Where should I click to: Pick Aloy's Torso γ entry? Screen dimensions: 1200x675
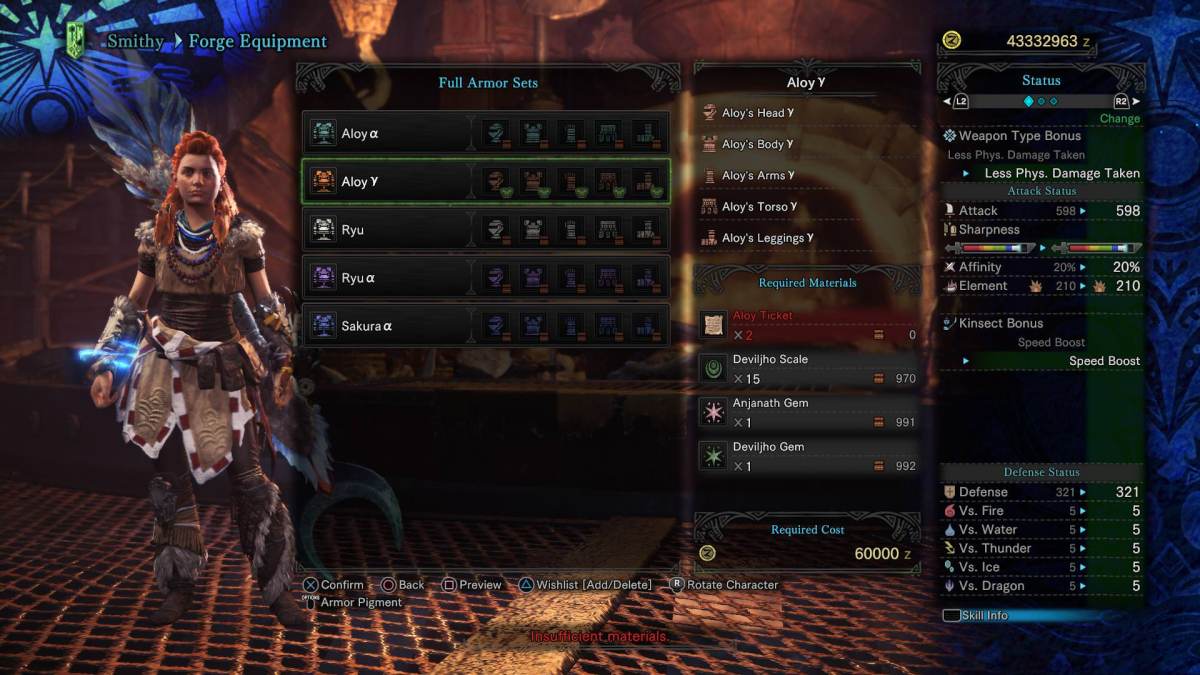[x=759, y=207]
